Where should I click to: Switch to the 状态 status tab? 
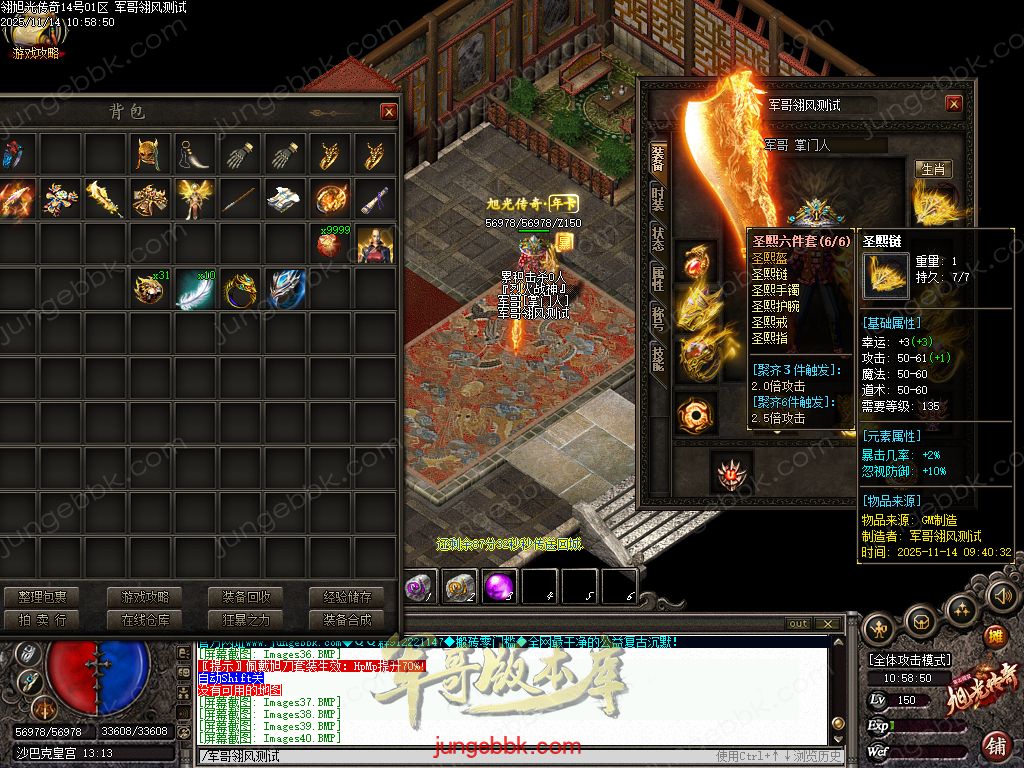coord(658,238)
